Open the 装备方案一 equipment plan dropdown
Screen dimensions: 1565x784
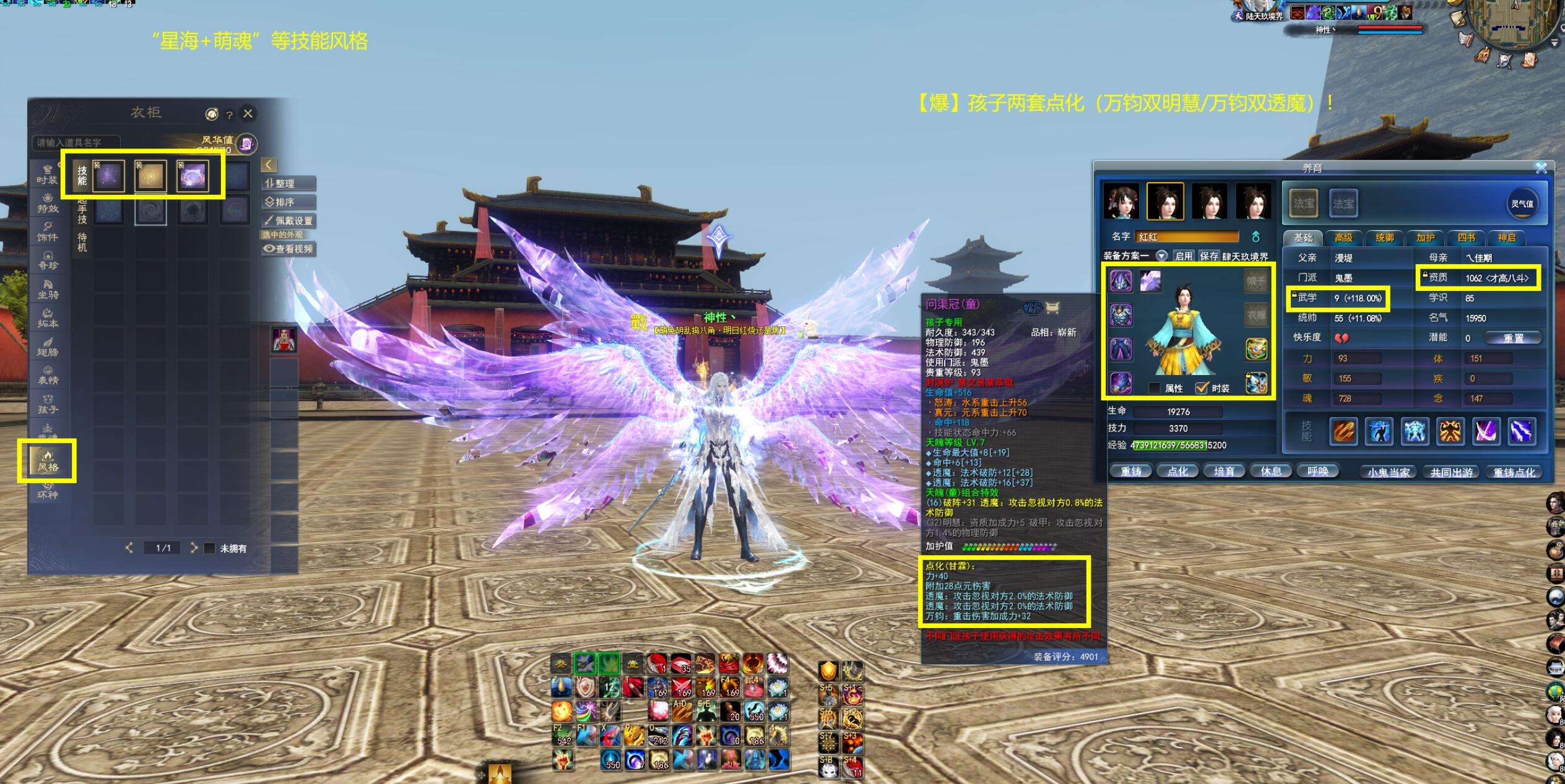tap(1161, 256)
